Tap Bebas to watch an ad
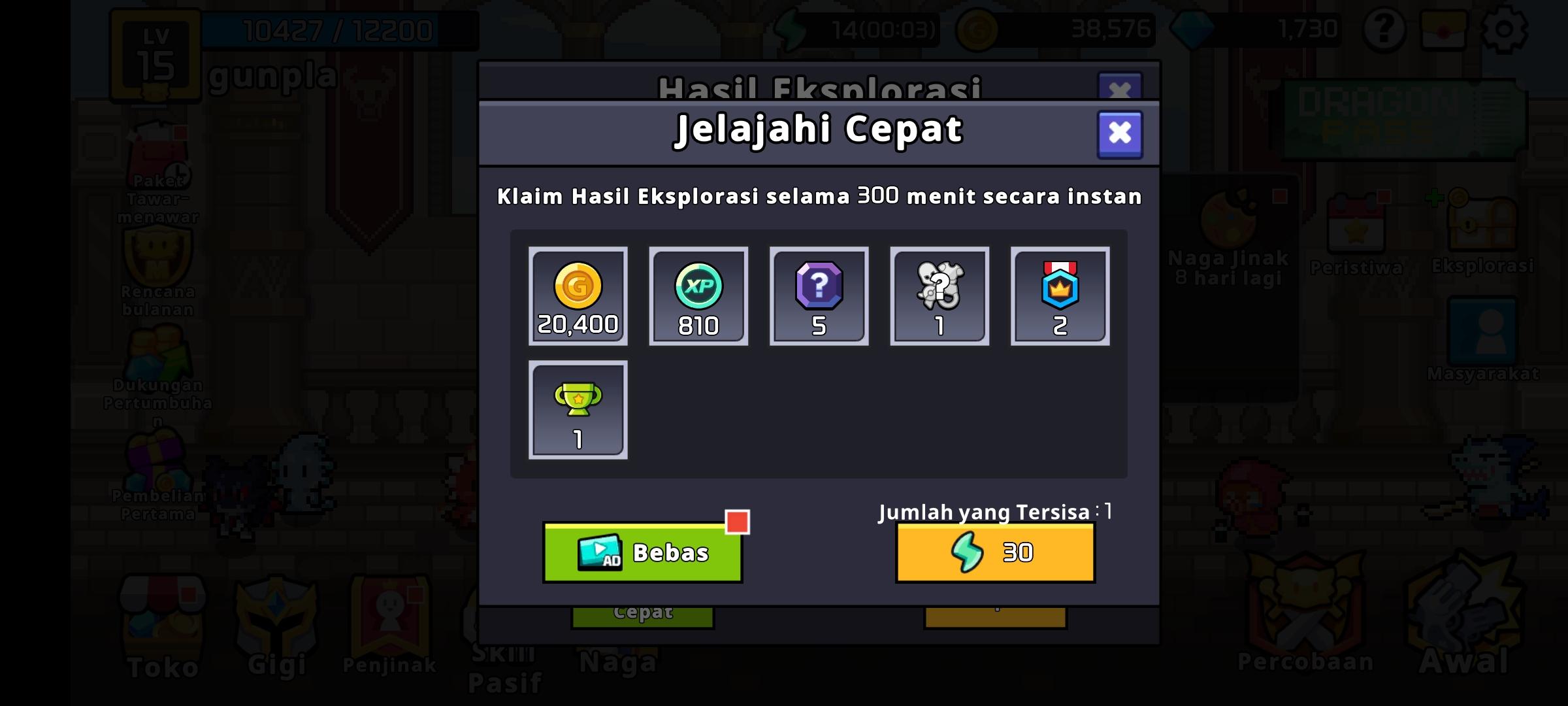 tap(642, 551)
